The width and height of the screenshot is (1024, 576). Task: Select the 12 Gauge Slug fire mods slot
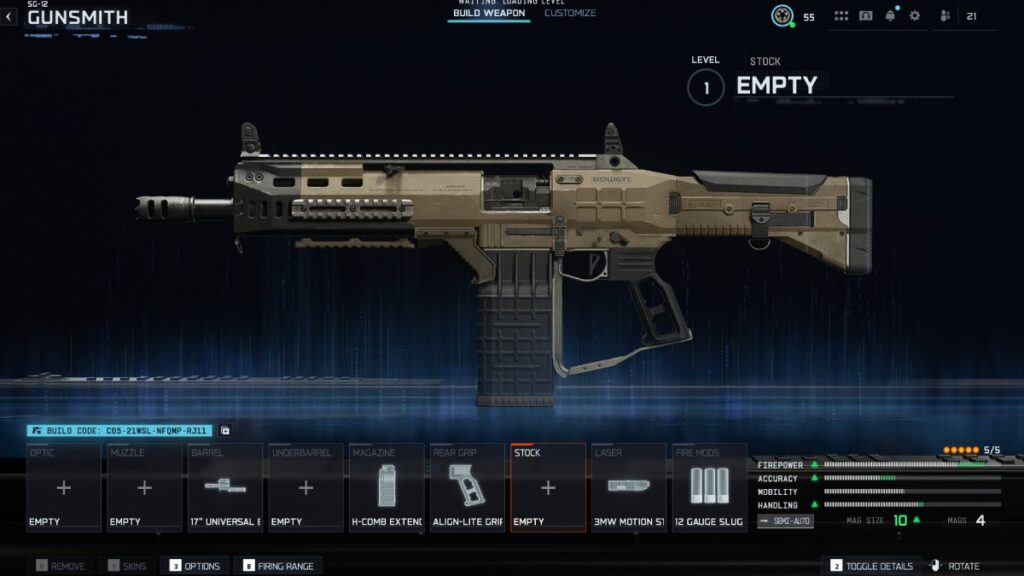(x=709, y=488)
